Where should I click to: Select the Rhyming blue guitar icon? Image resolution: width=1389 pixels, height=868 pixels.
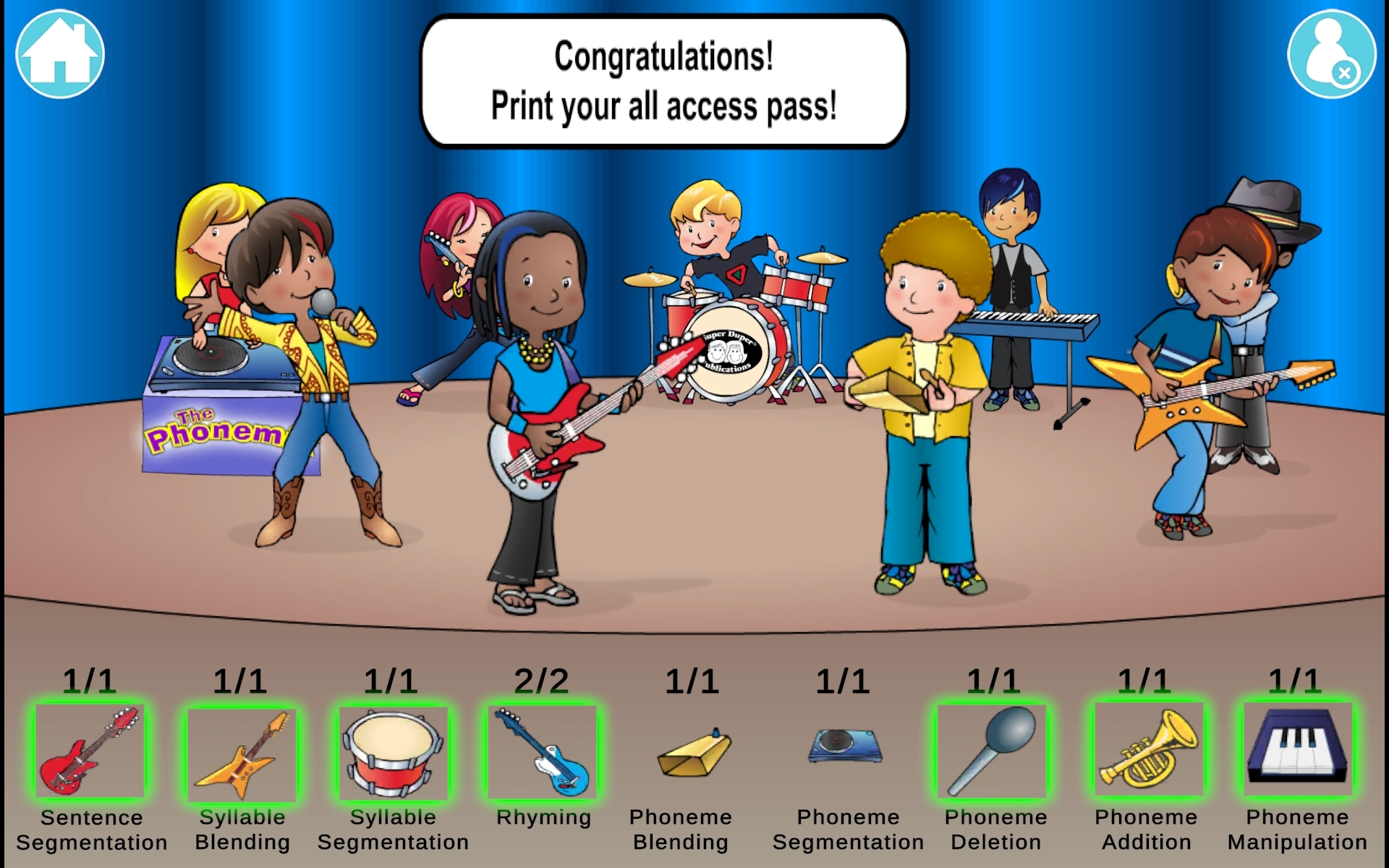[x=544, y=752]
